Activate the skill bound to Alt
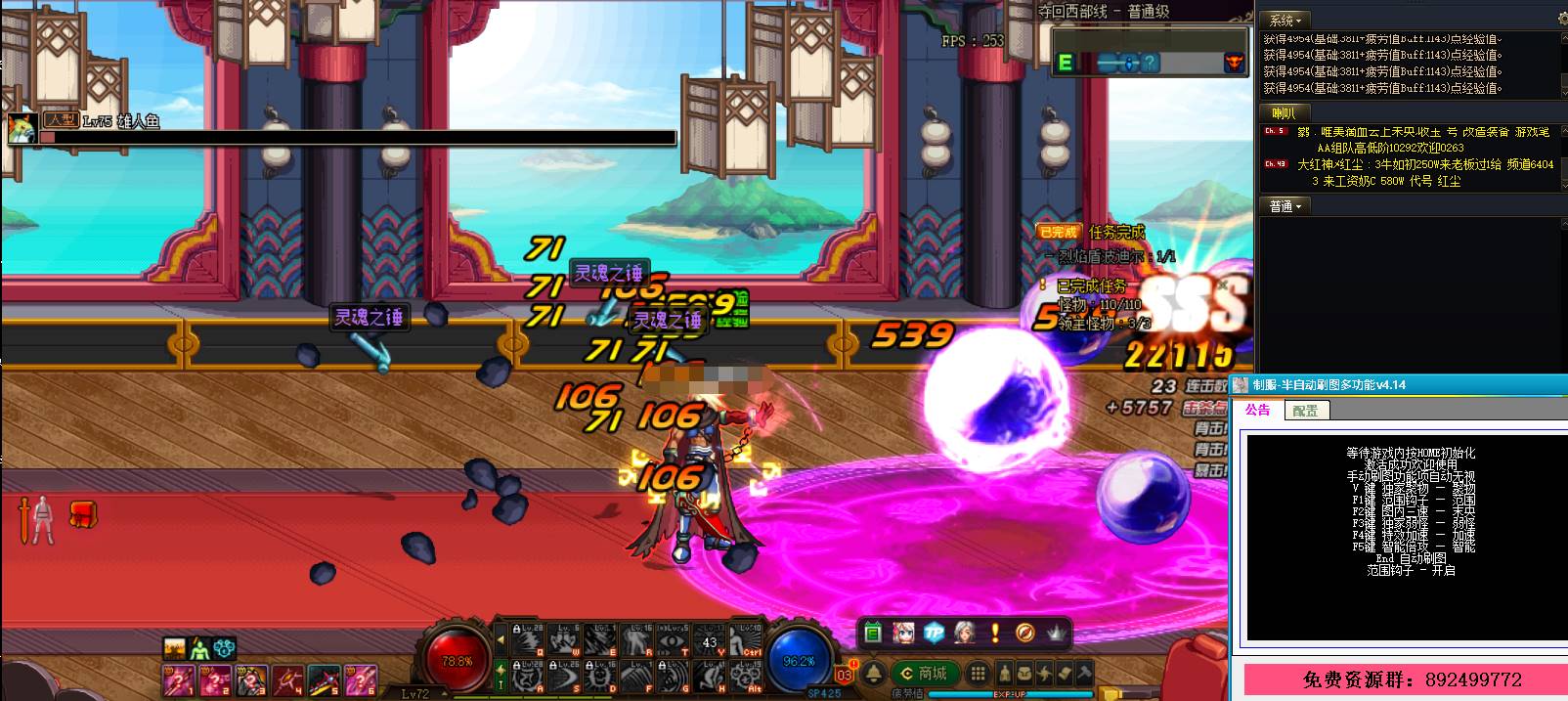Viewport: 1568px width, 701px height. [748, 675]
